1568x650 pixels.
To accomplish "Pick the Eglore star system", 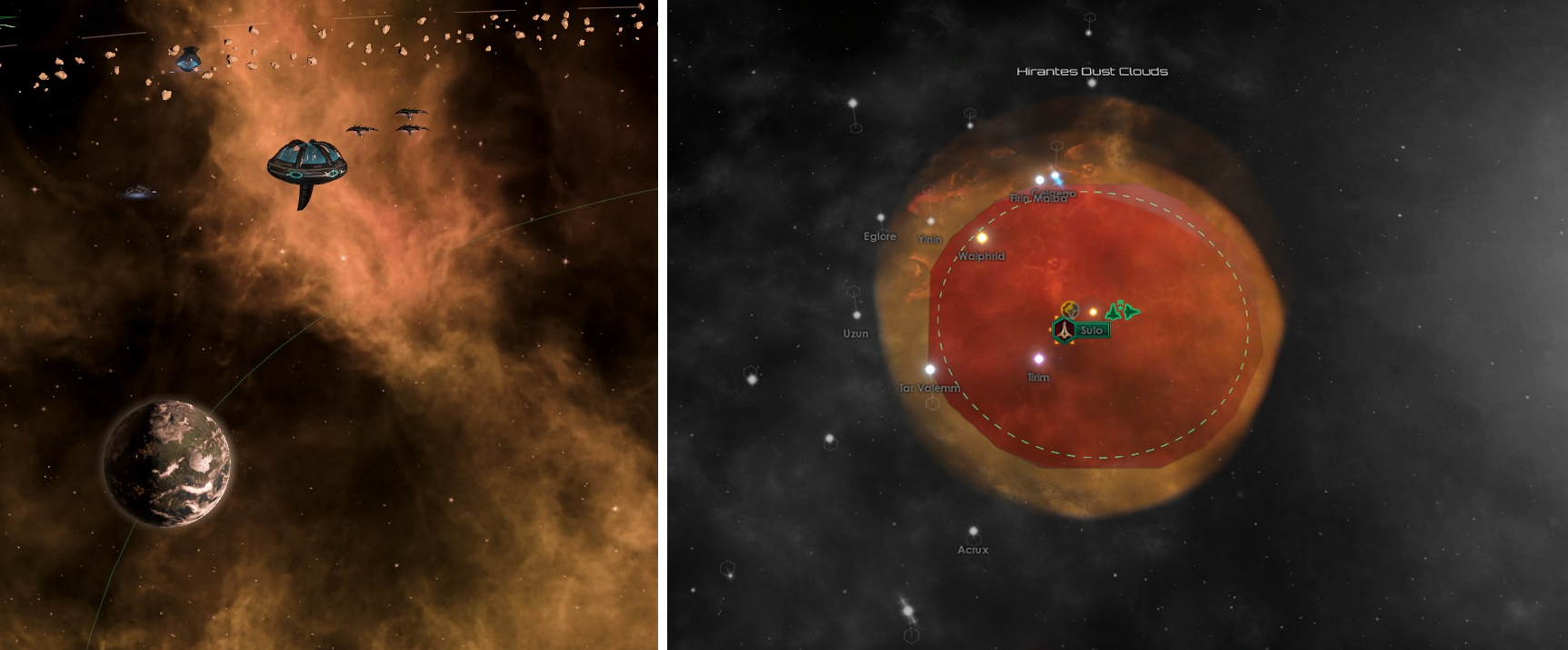I will click(x=880, y=219).
